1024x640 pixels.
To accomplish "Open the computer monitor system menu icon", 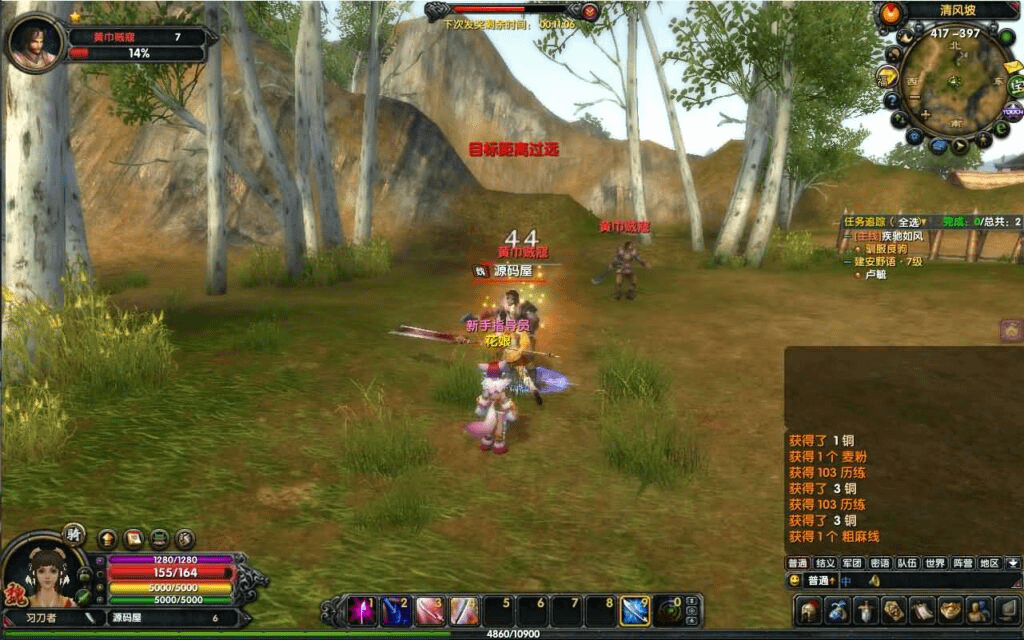I will click(1005, 610).
